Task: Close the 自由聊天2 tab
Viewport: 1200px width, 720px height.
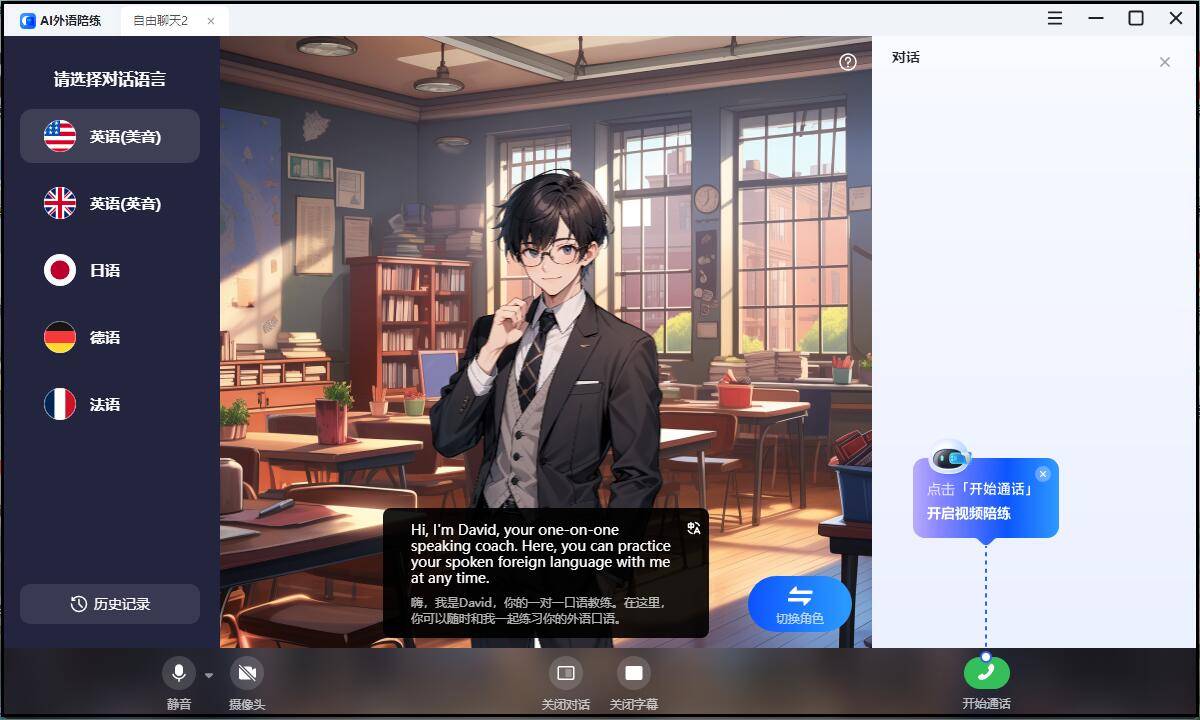Action: point(211,20)
